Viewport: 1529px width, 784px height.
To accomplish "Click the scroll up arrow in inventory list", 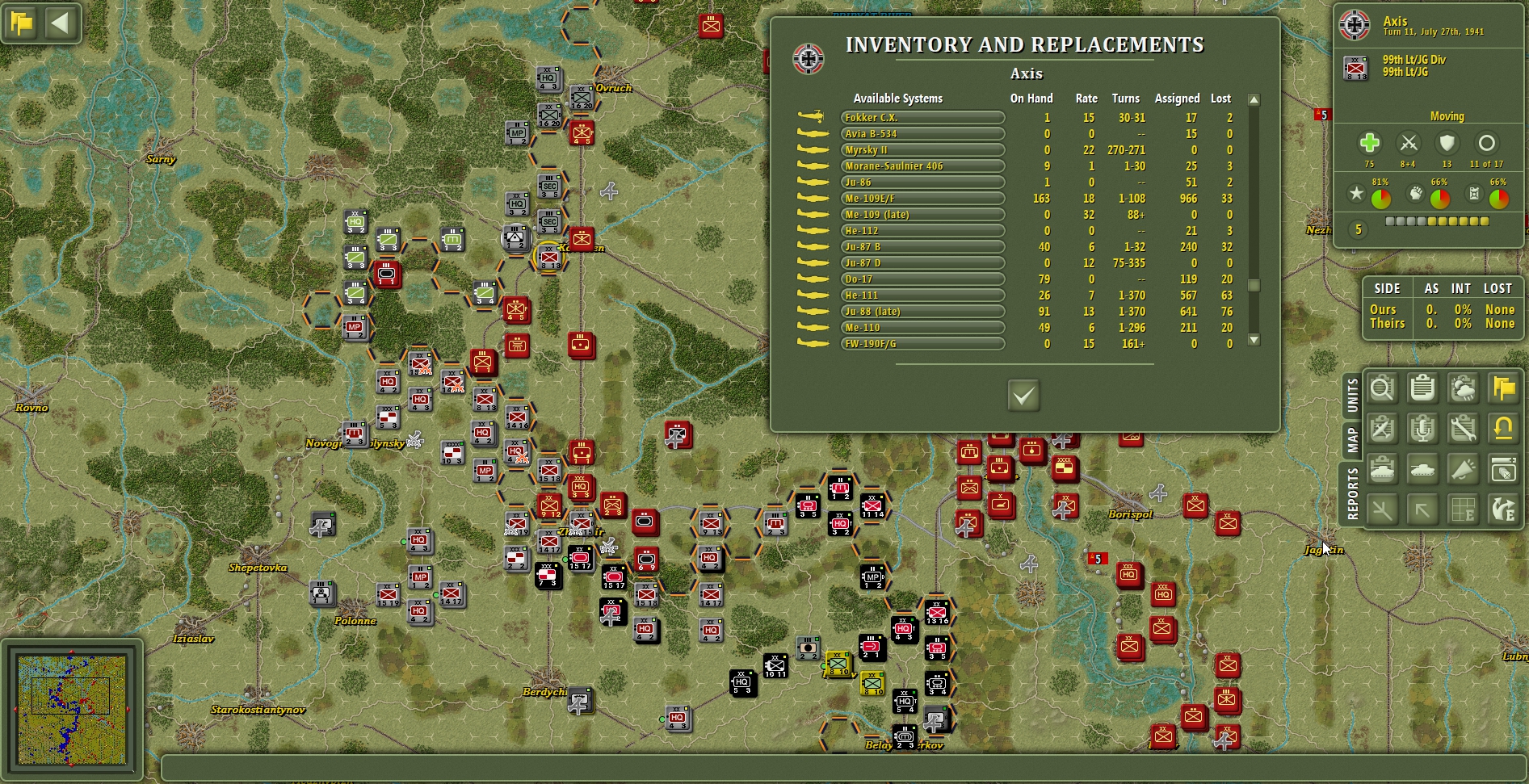I will pos(1253,99).
